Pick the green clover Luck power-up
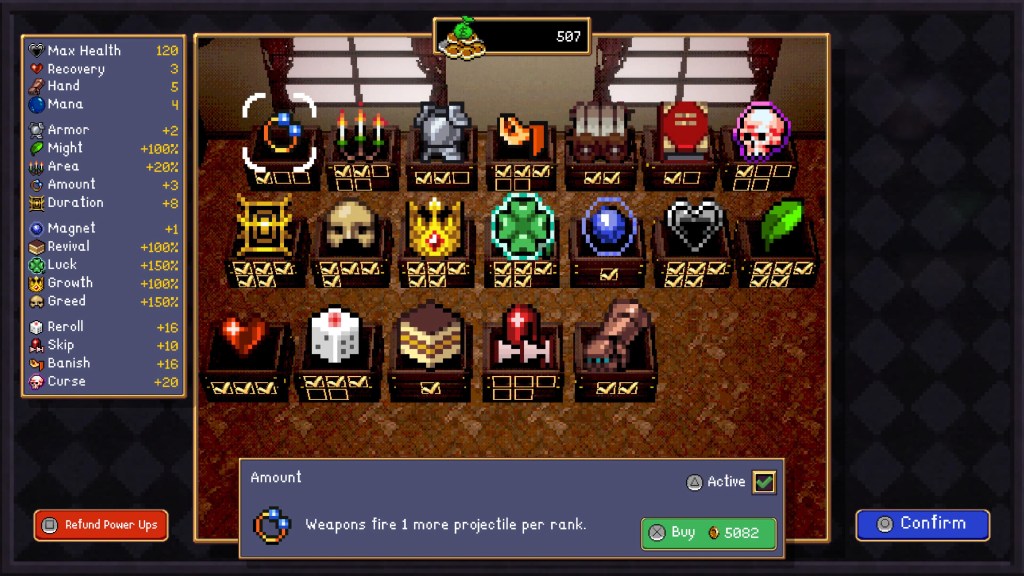 (522, 227)
